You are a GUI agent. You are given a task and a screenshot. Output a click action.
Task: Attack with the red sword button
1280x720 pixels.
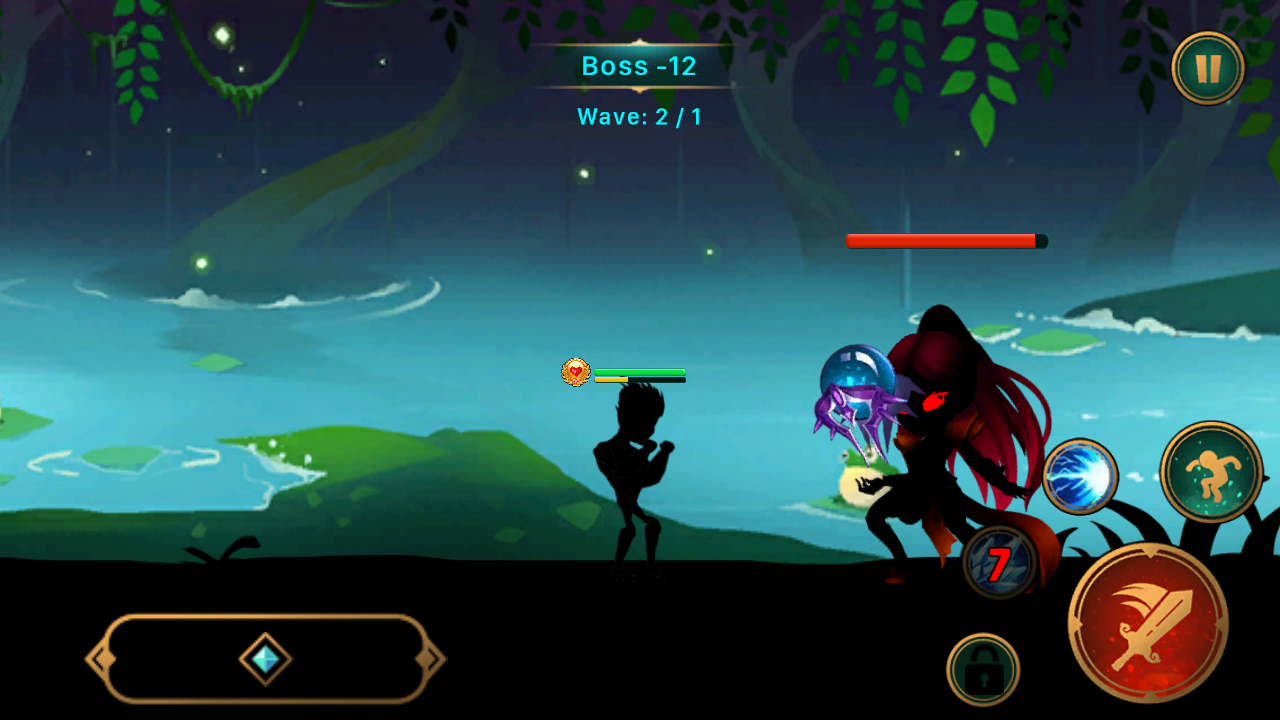(1148, 623)
